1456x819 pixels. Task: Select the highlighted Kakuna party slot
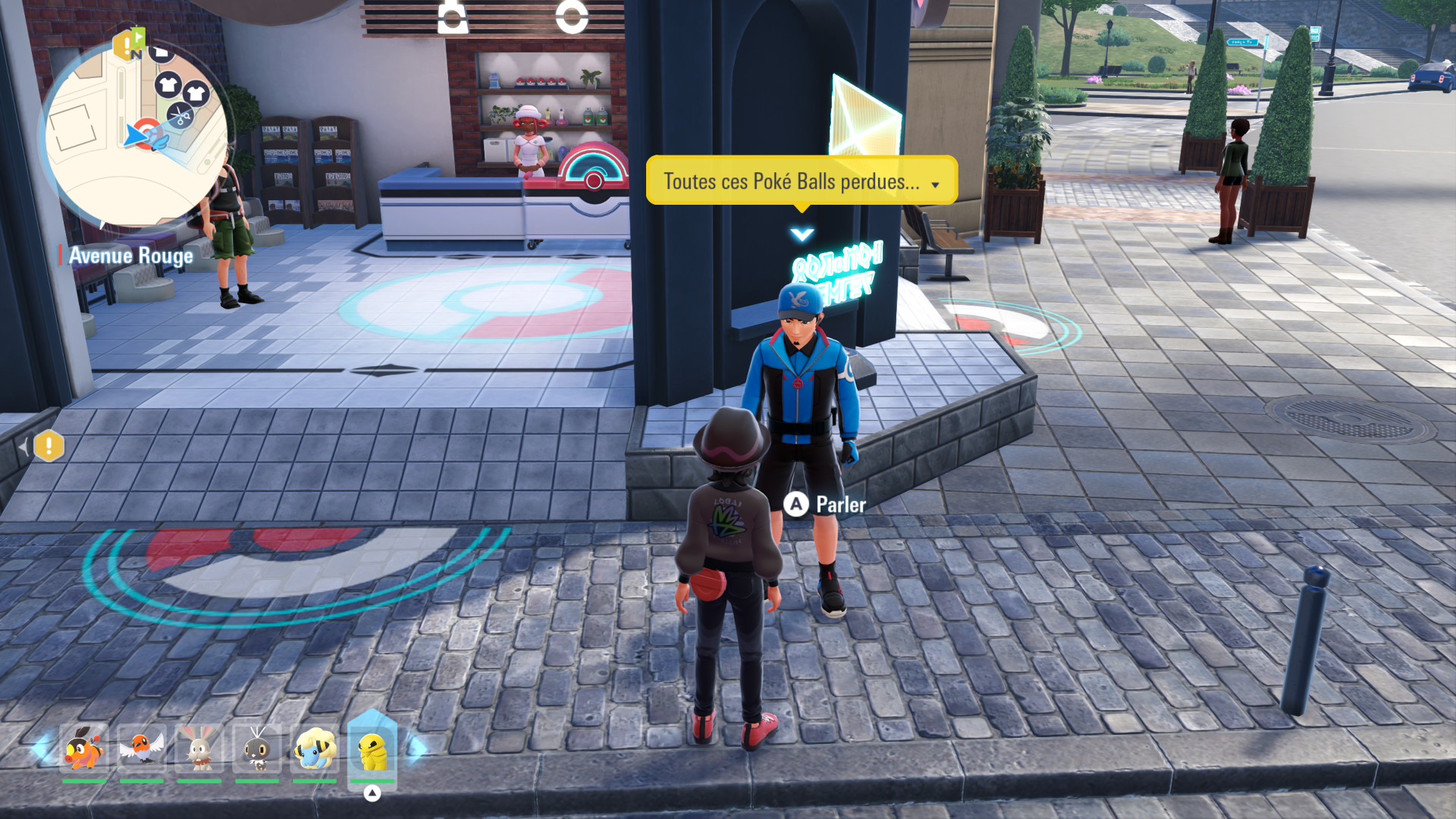tap(372, 750)
